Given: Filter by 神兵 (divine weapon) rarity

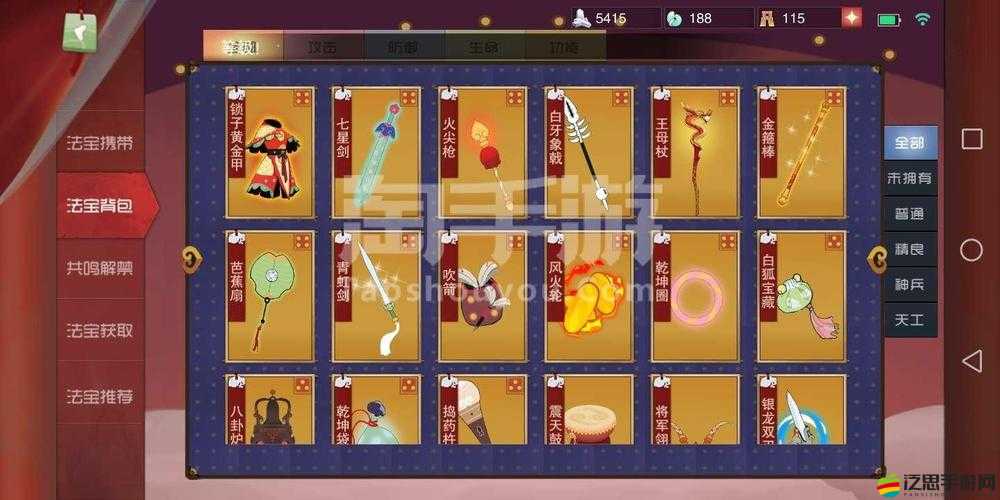Looking at the screenshot, I should 910,284.
